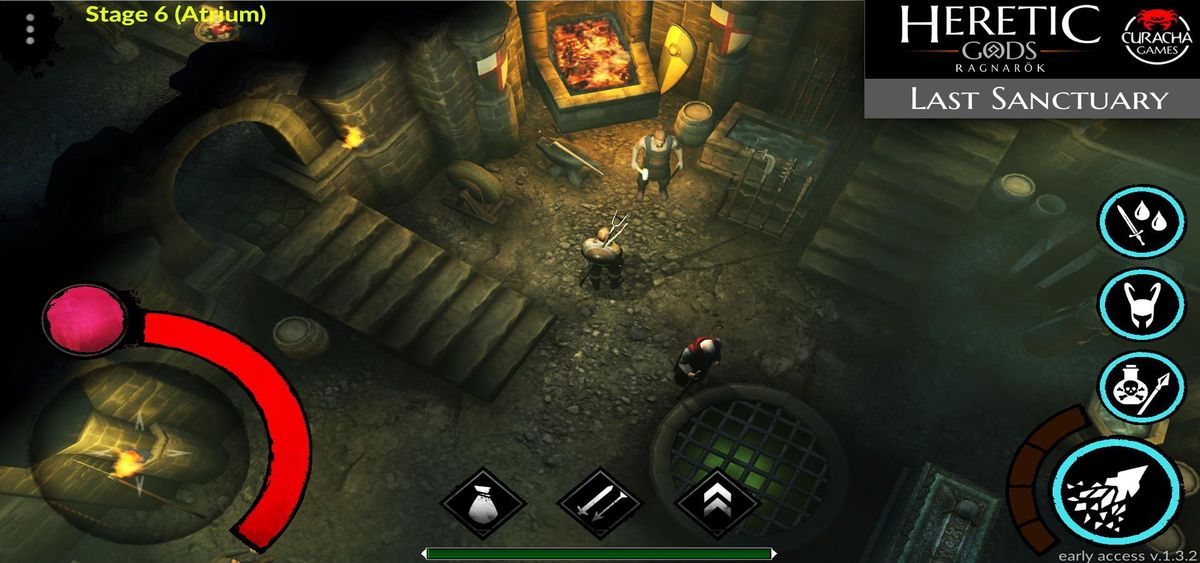Tap the crossed swords diamond button
1200x563 pixels.
pos(599,503)
